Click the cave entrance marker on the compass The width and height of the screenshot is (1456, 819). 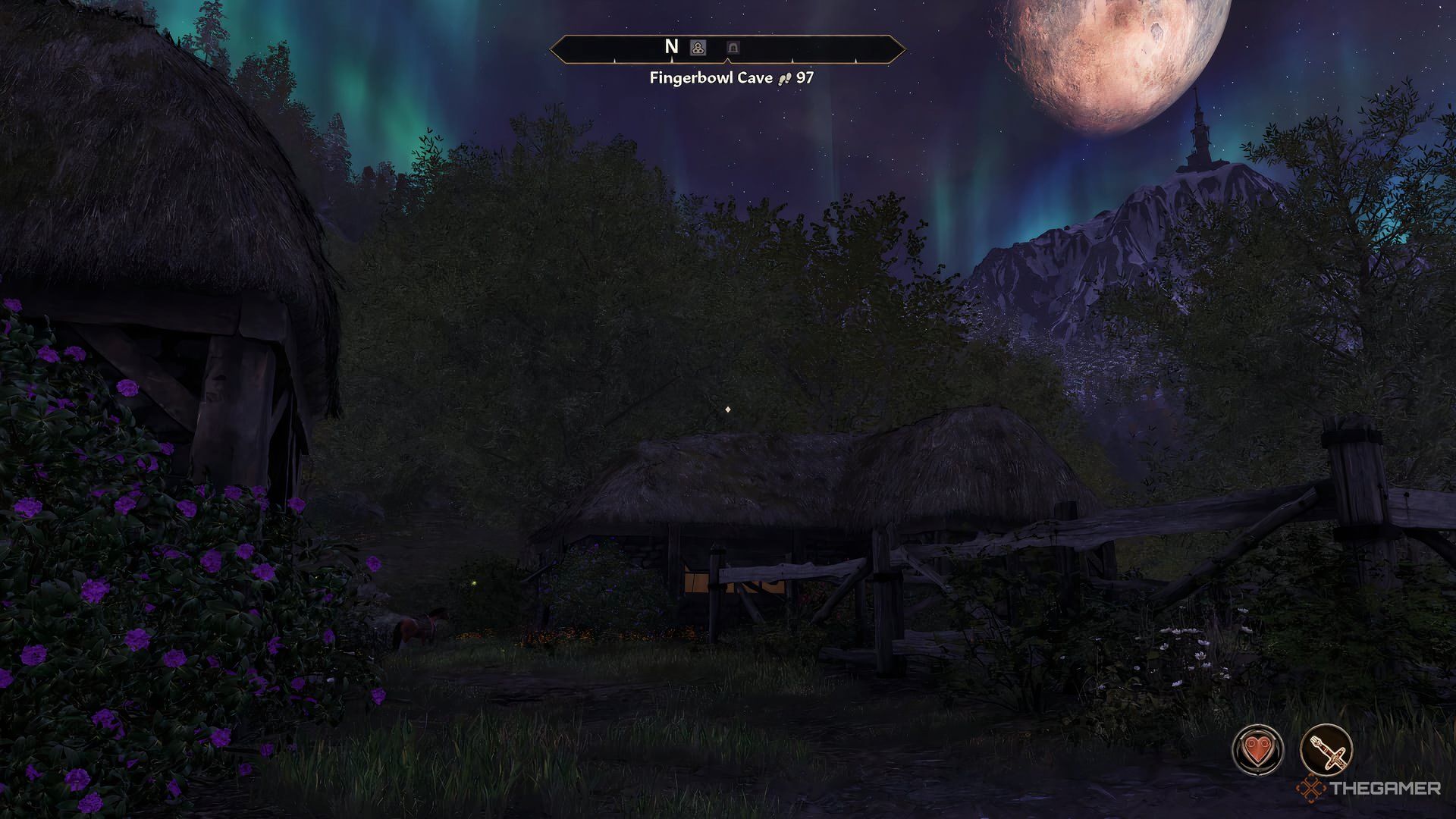click(x=733, y=48)
